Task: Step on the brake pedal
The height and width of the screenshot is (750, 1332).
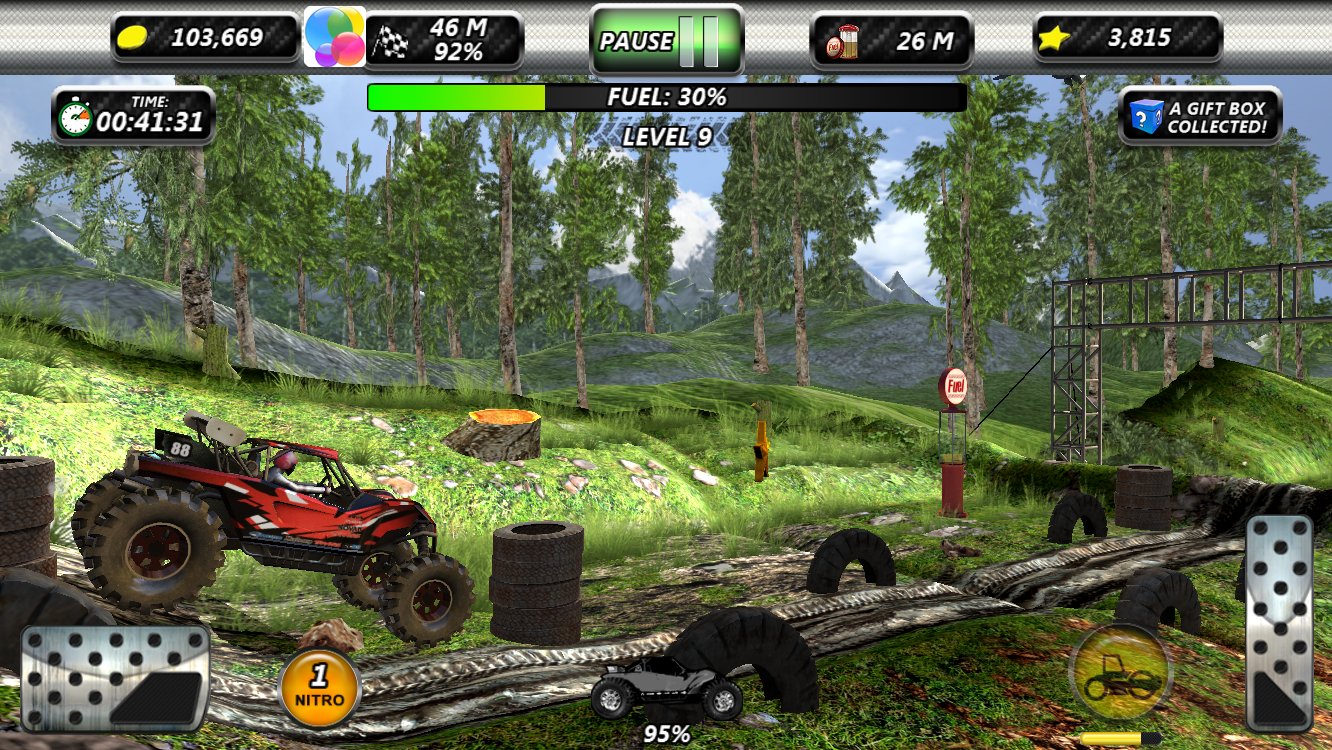Action: pyautogui.click(x=115, y=677)
